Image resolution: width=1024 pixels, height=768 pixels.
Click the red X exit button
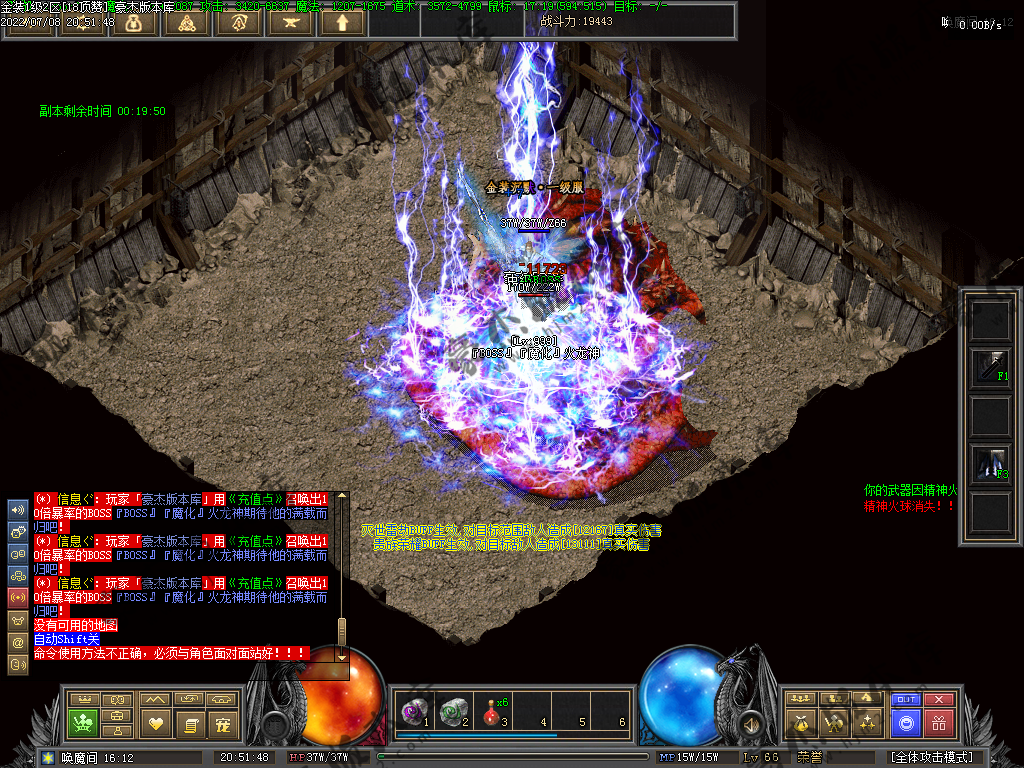tap(939, 699)
